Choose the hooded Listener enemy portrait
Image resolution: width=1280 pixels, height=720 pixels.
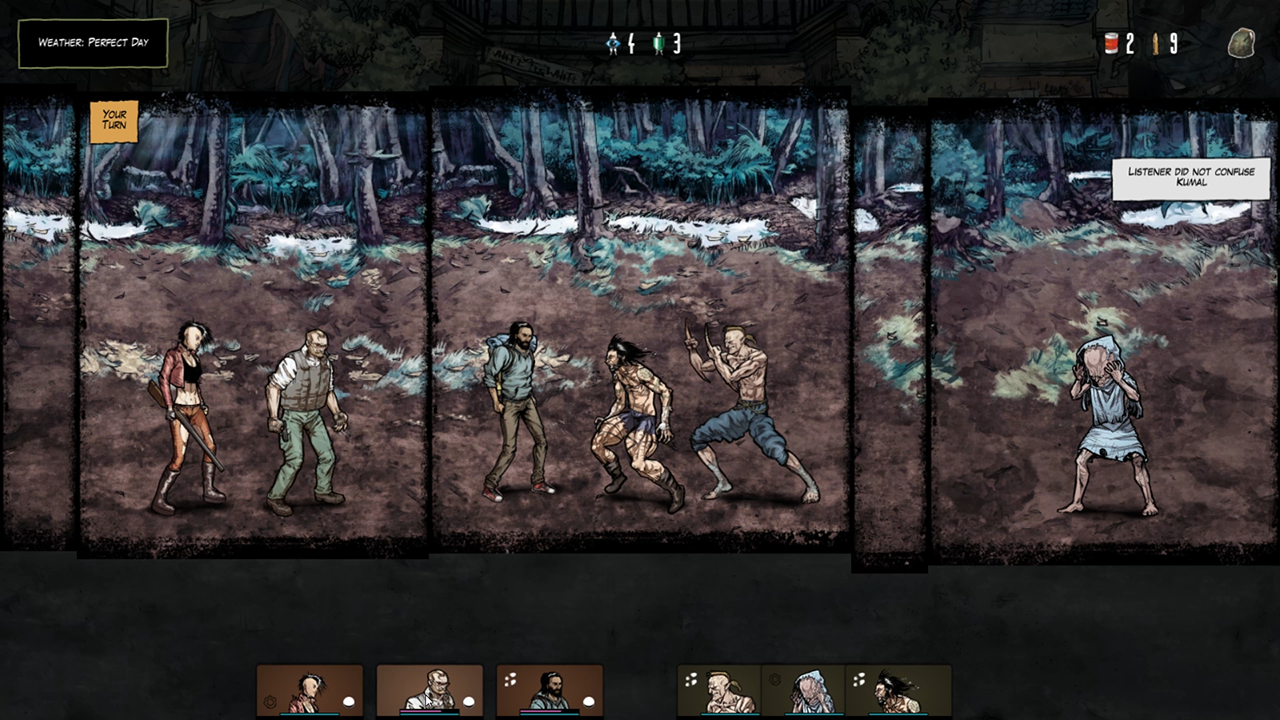(804, 691)
